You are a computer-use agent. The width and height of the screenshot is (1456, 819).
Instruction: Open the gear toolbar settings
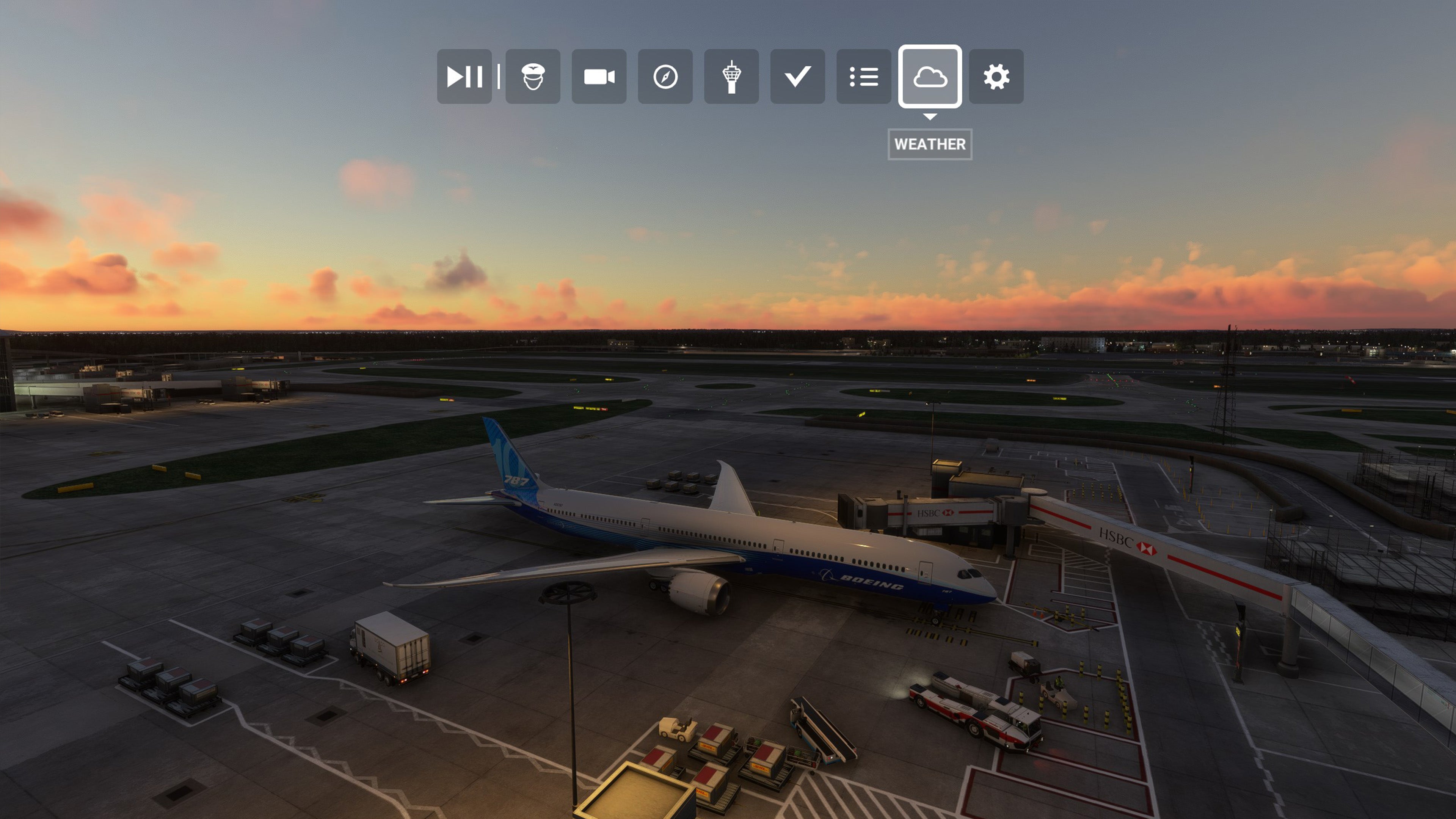(x=996, y=76)
